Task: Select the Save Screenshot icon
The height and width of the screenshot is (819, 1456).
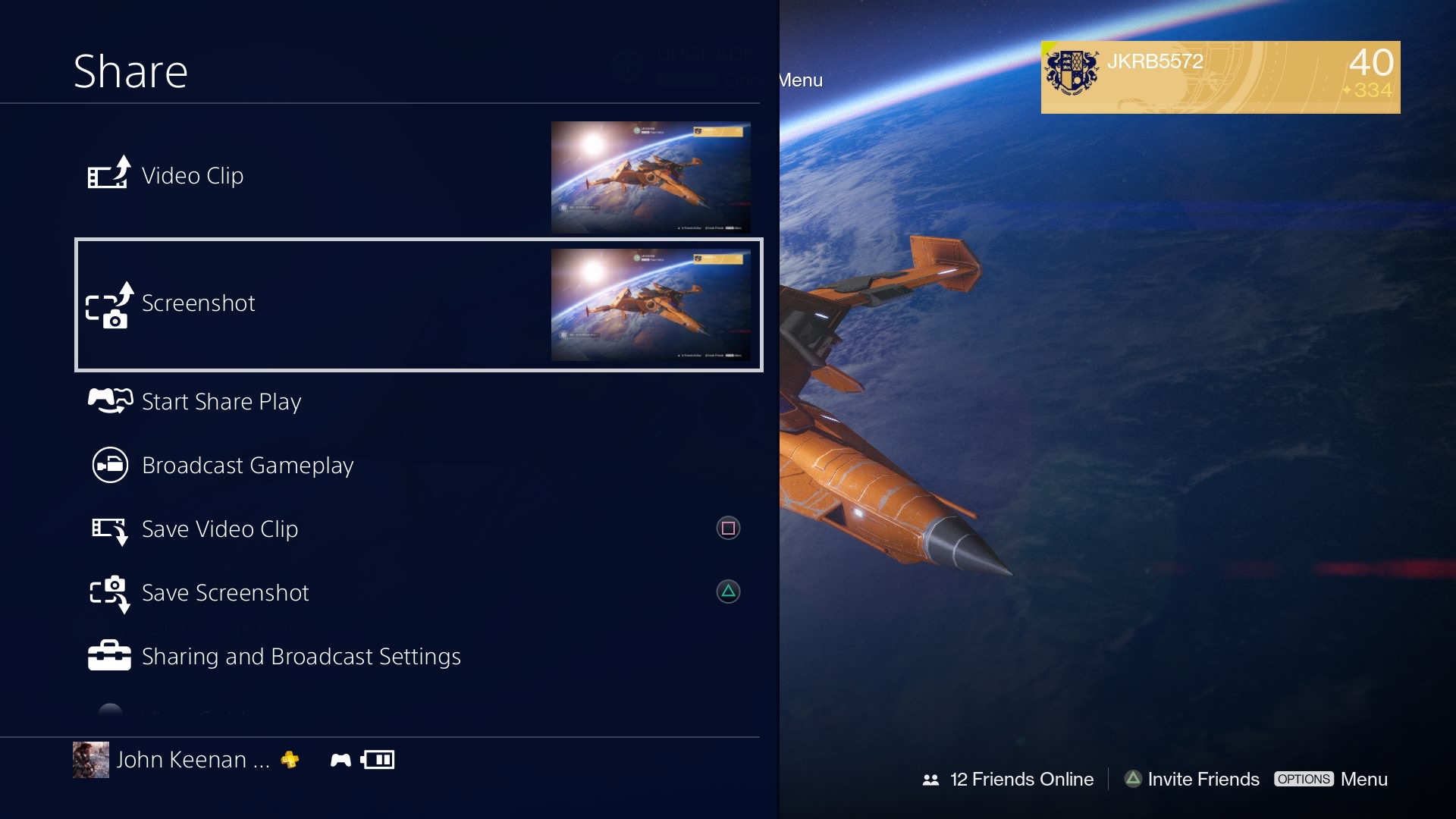Action: pos(108,594)
